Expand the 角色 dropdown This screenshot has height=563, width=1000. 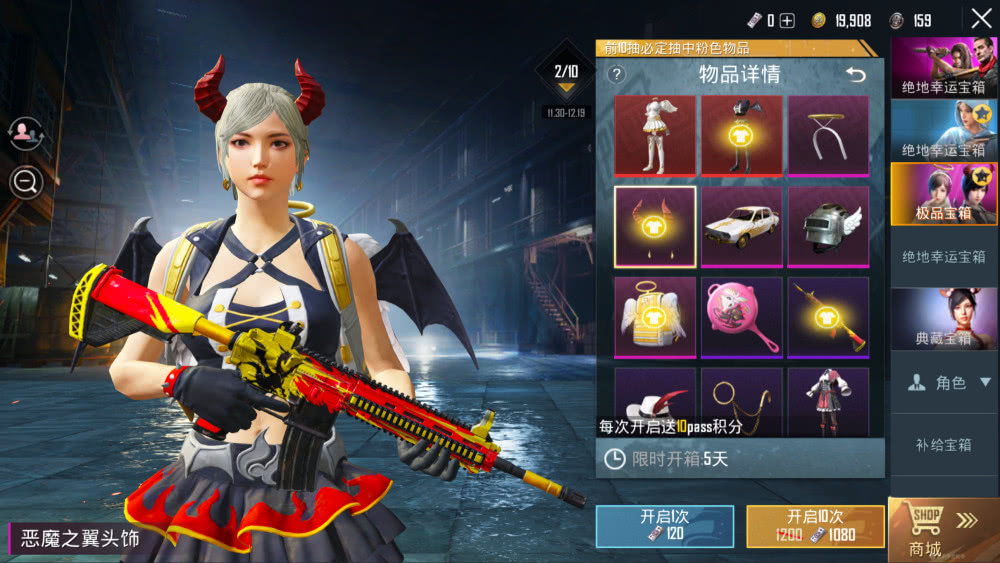(x=944, y=383)
